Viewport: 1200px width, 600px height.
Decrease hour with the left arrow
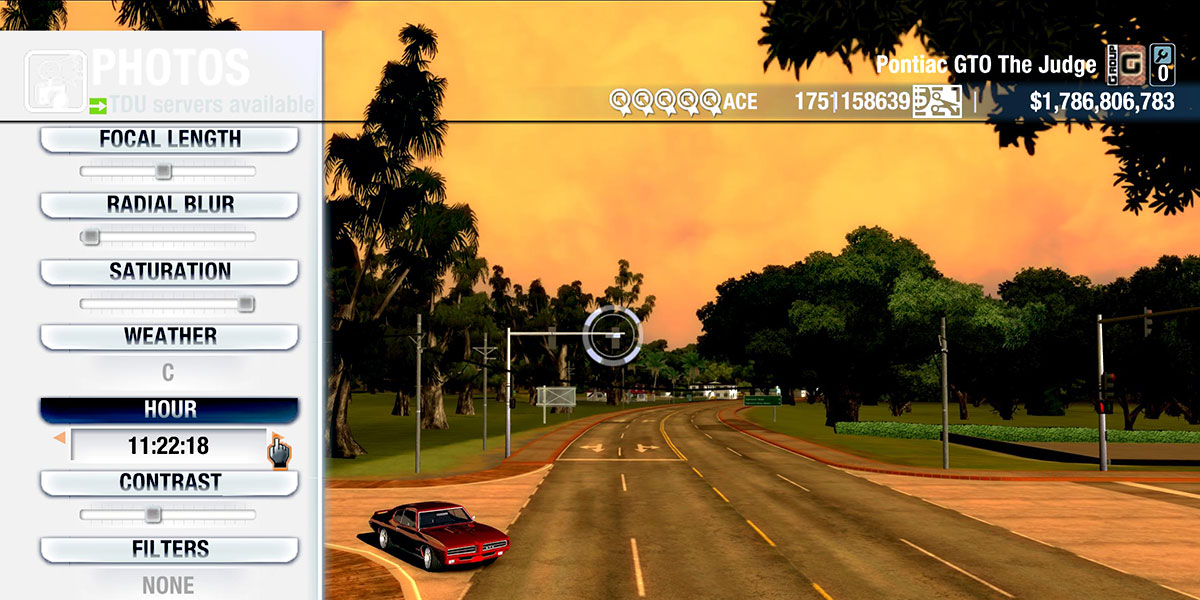click(x=60, y=438)
